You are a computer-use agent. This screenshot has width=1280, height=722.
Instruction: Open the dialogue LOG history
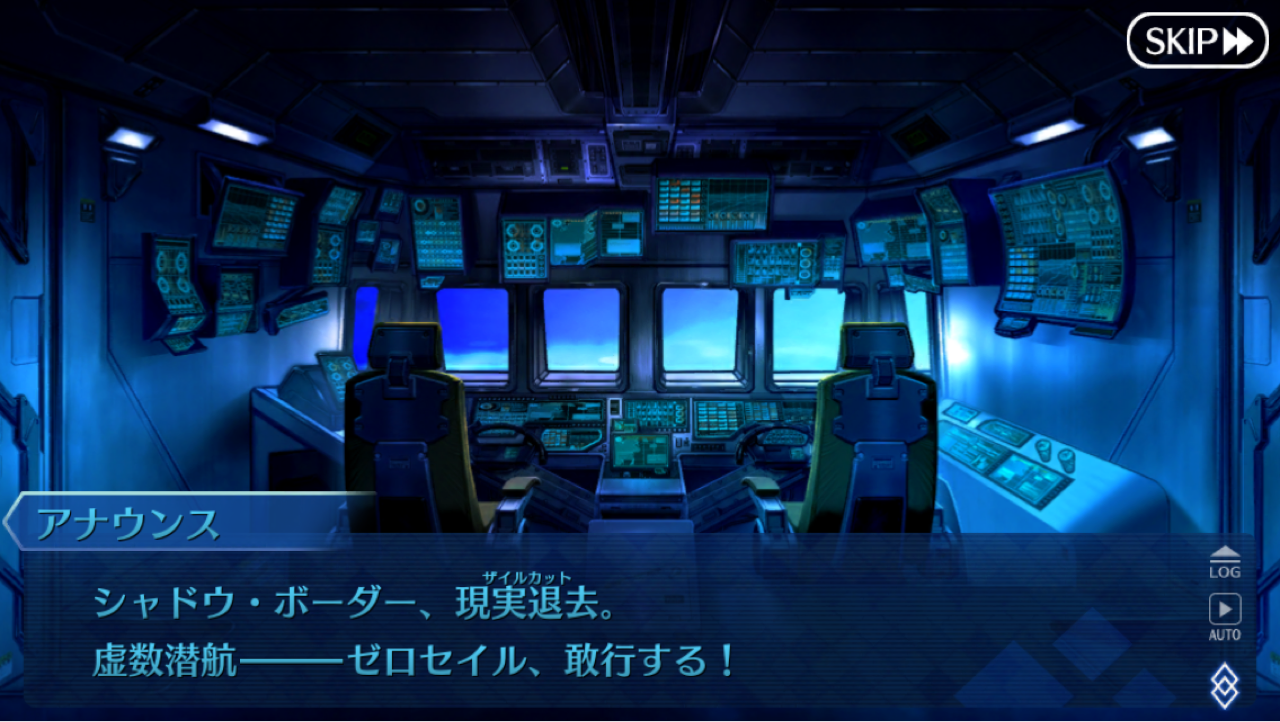1225,560
